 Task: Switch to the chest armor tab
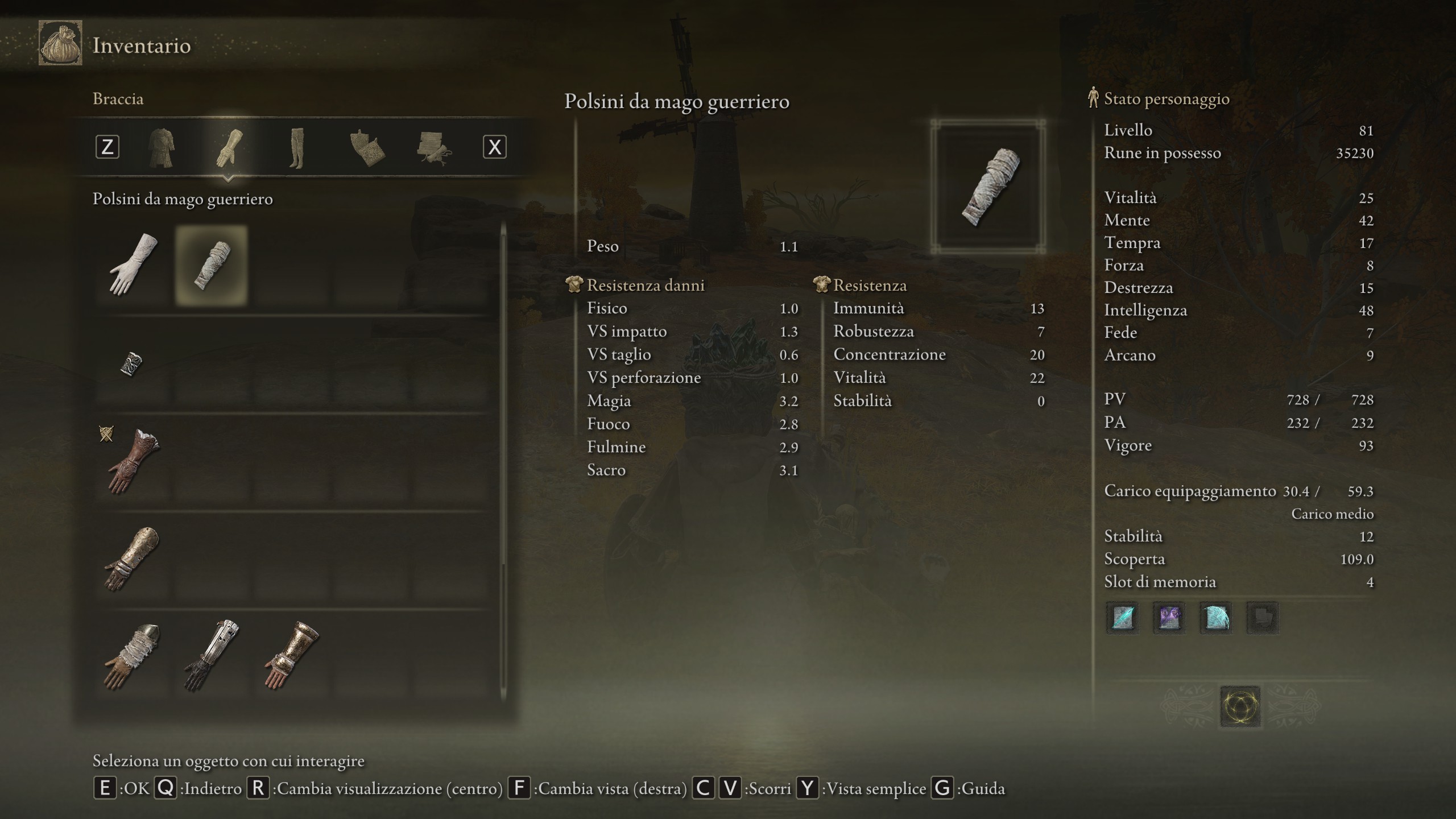pos(162,148)
